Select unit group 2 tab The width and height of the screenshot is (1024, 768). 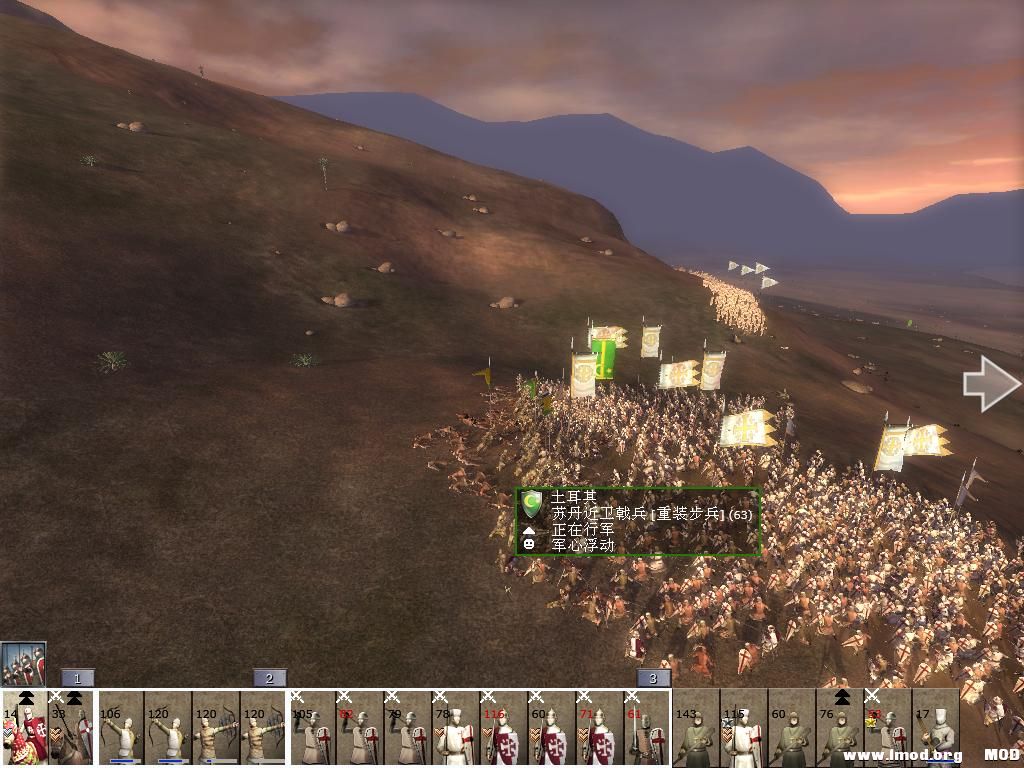[x=269, y=678]
